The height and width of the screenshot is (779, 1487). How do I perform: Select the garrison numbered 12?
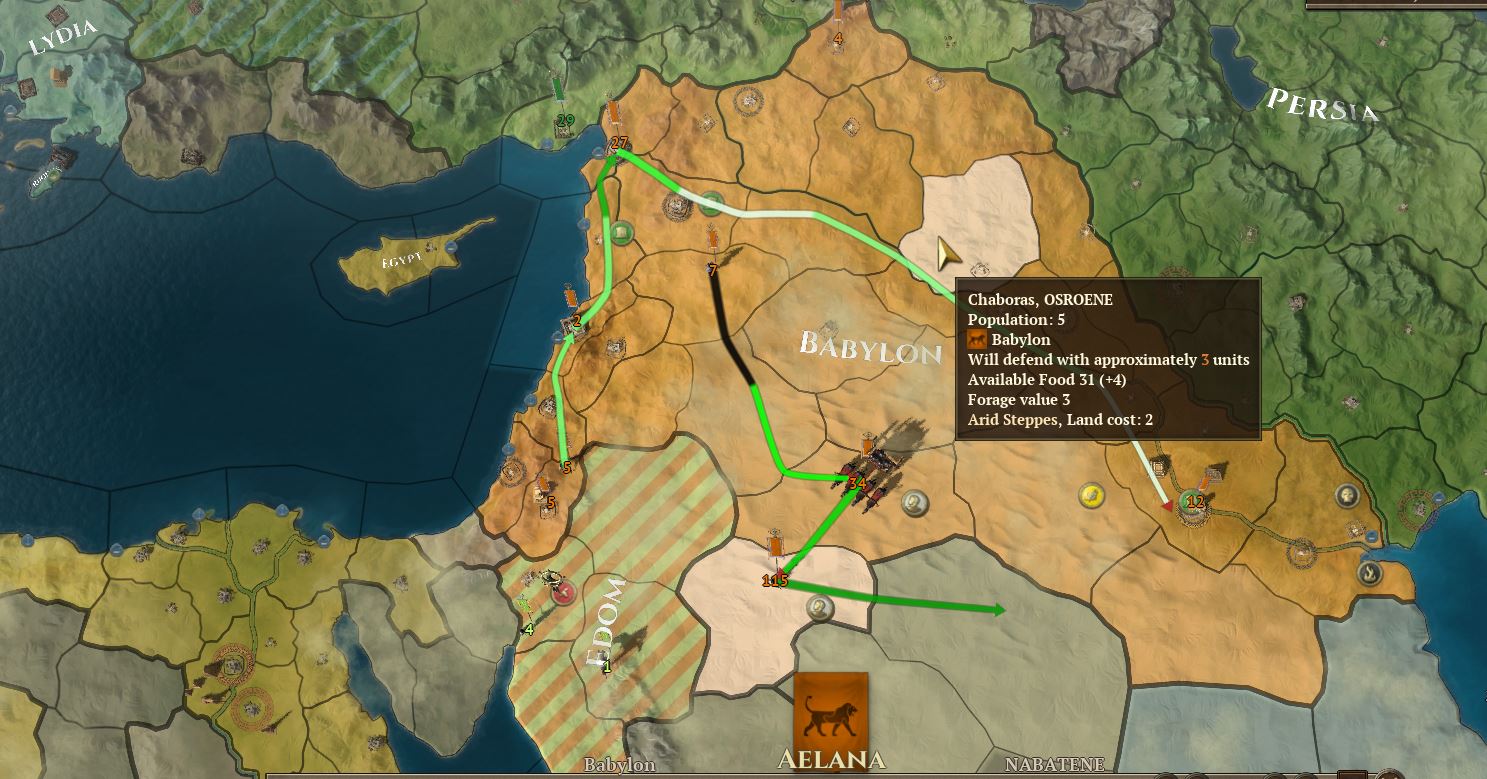click(x=1194, y=500)
